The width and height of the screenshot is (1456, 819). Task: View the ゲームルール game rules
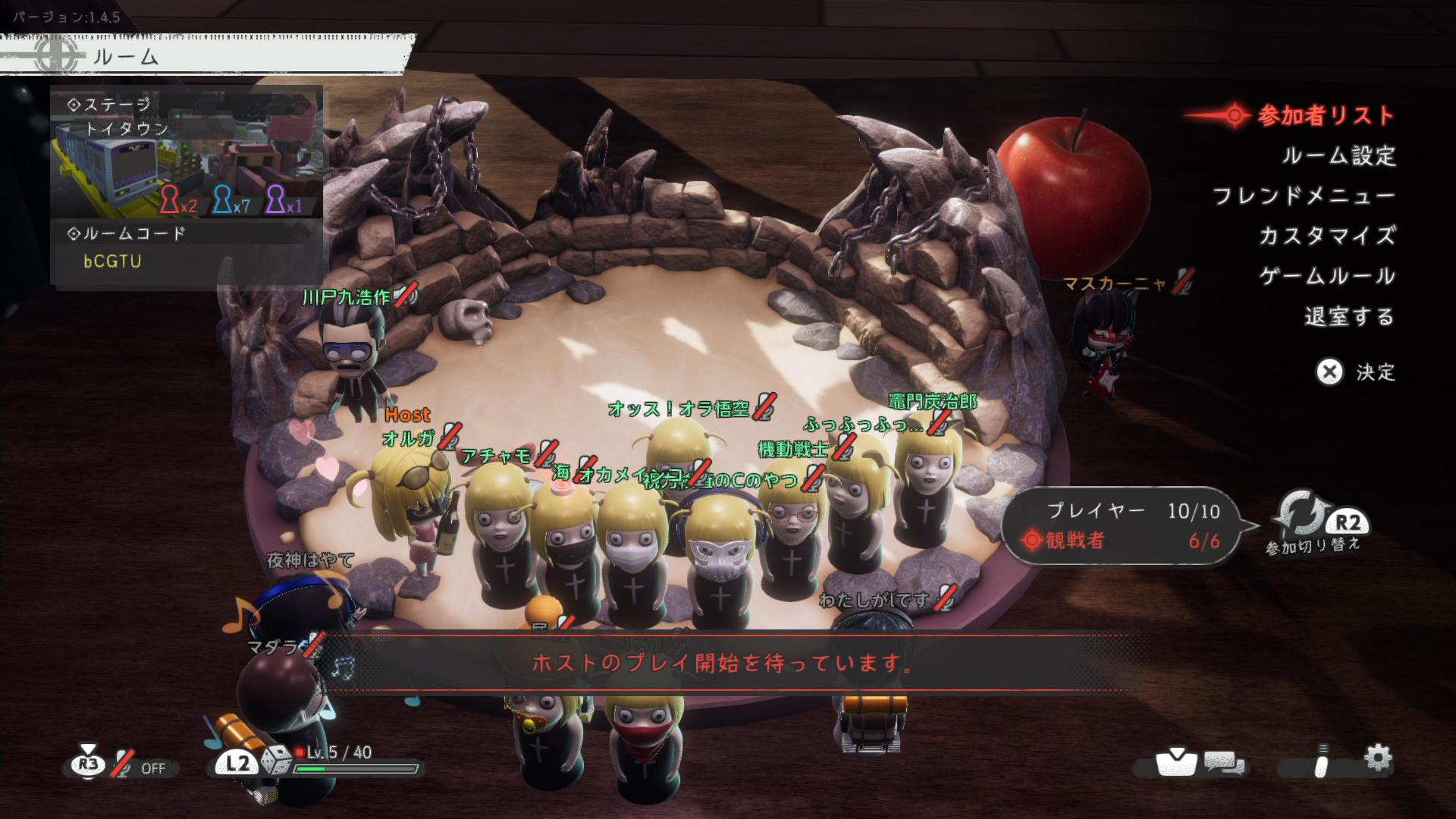pos(1327,276)
